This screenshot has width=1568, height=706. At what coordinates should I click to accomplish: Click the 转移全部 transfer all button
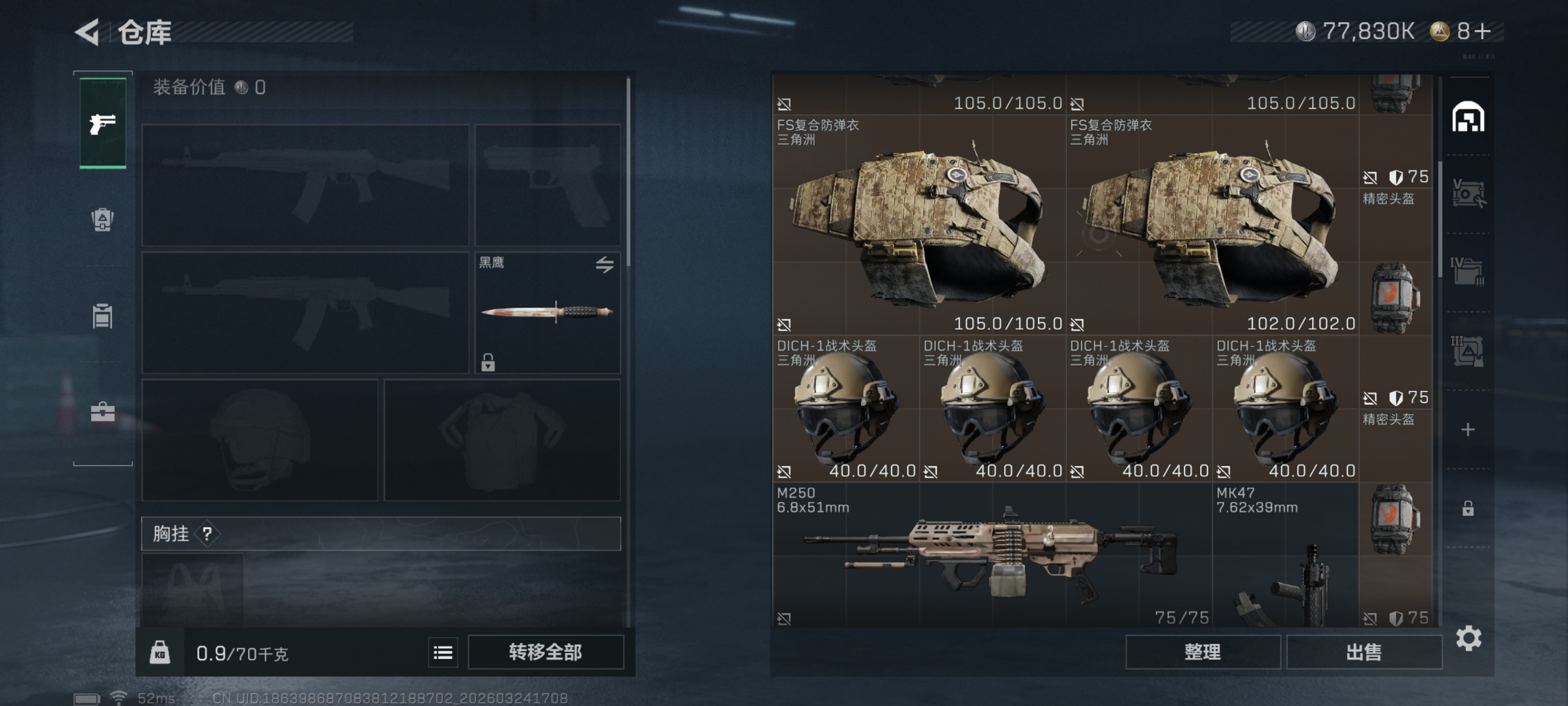(545, 652)
